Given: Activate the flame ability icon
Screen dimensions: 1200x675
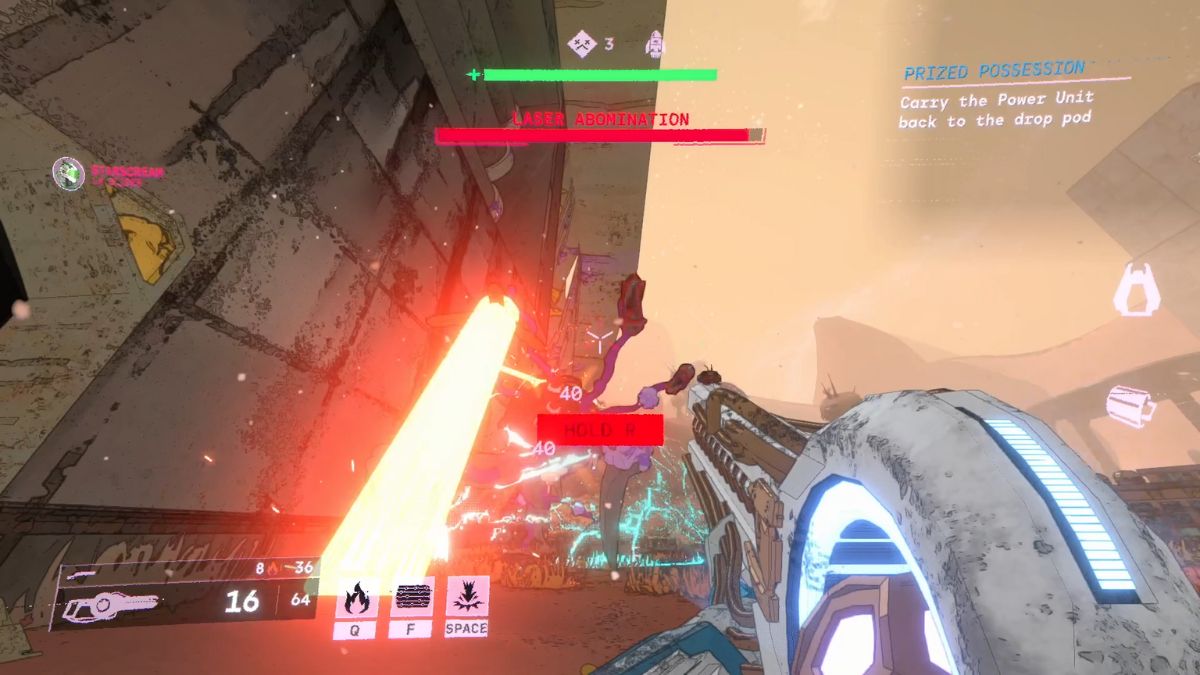Looking at the screenshot, I should point(356,597).
